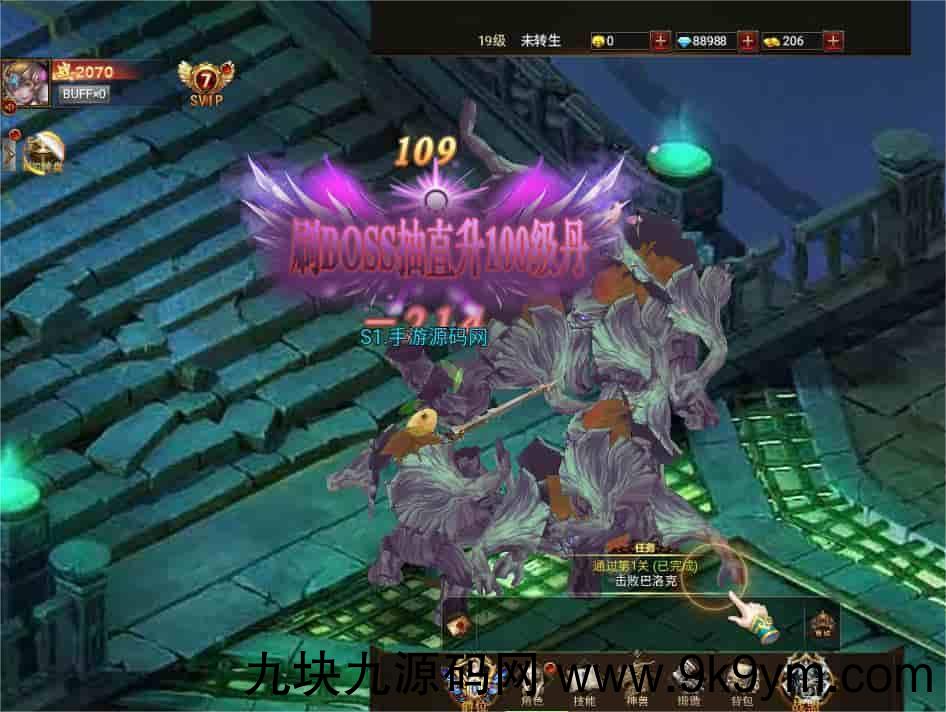The height and width of the screenshot is (712, 946).
Task: Click the BUFF×0 status button
Action: pyautogui.click(x=83, y=94)
